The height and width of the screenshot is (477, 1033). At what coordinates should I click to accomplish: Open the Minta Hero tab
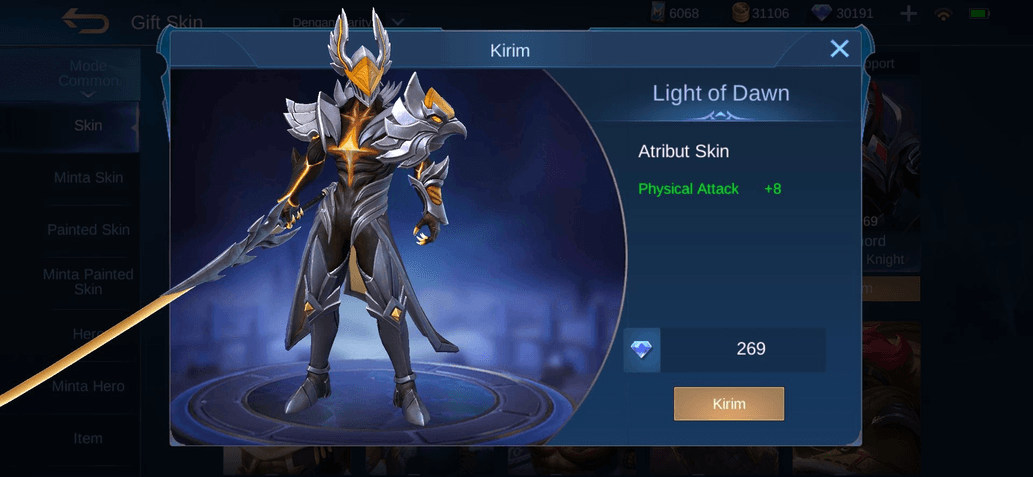pos(88,386)
